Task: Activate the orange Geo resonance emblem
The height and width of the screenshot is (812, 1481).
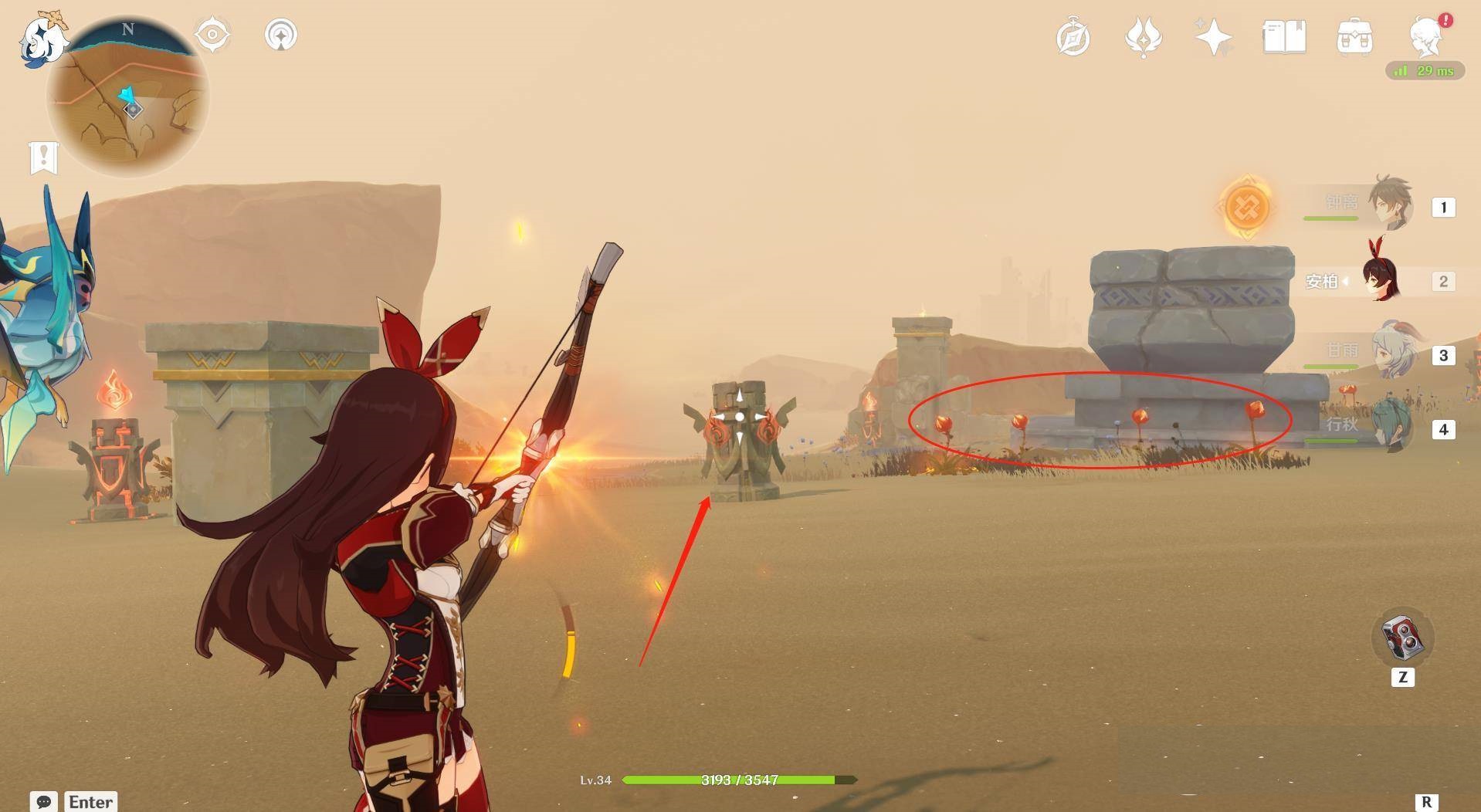Action: [1246, 206]
